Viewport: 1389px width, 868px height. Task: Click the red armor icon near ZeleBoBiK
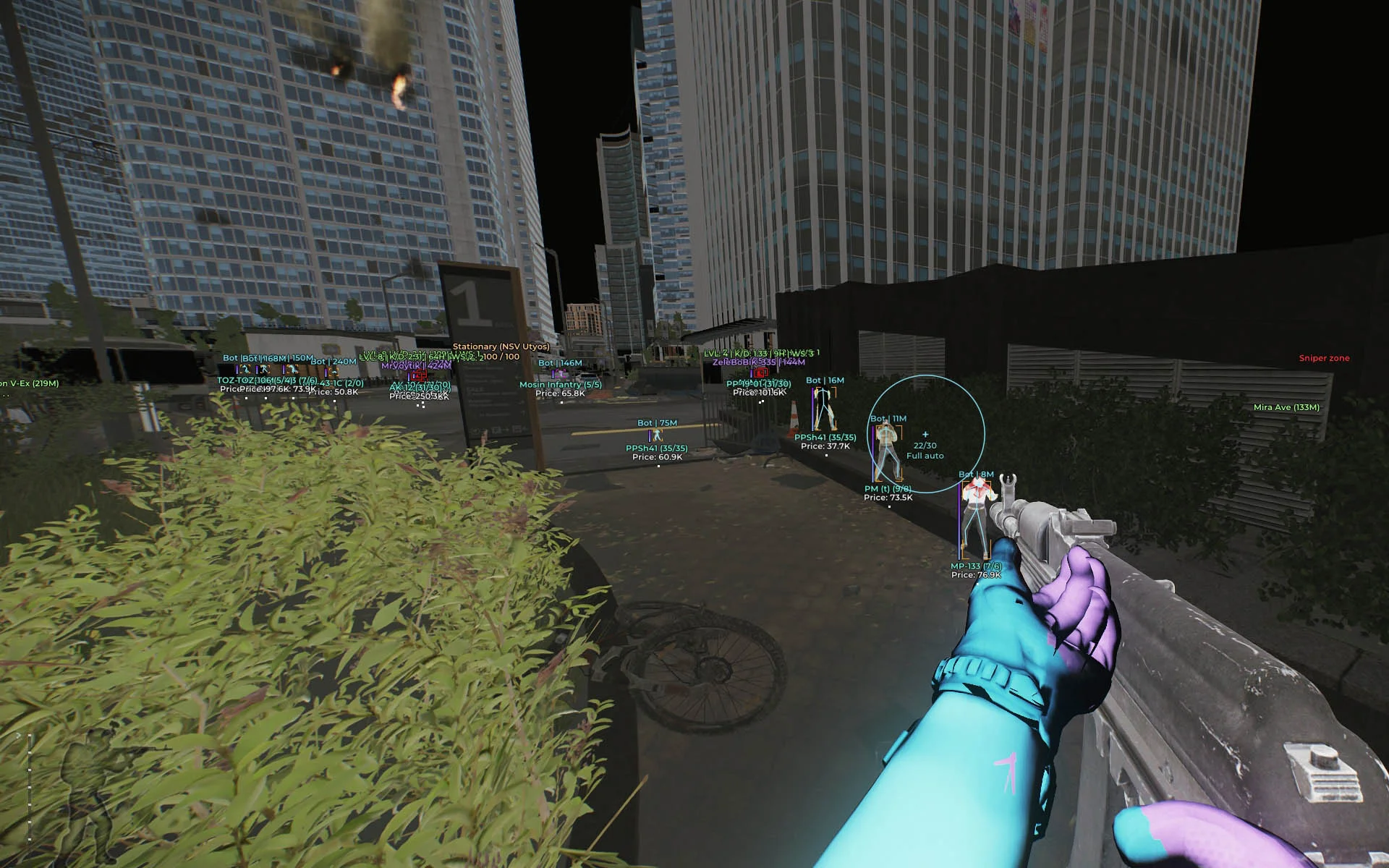pos(760,373)
